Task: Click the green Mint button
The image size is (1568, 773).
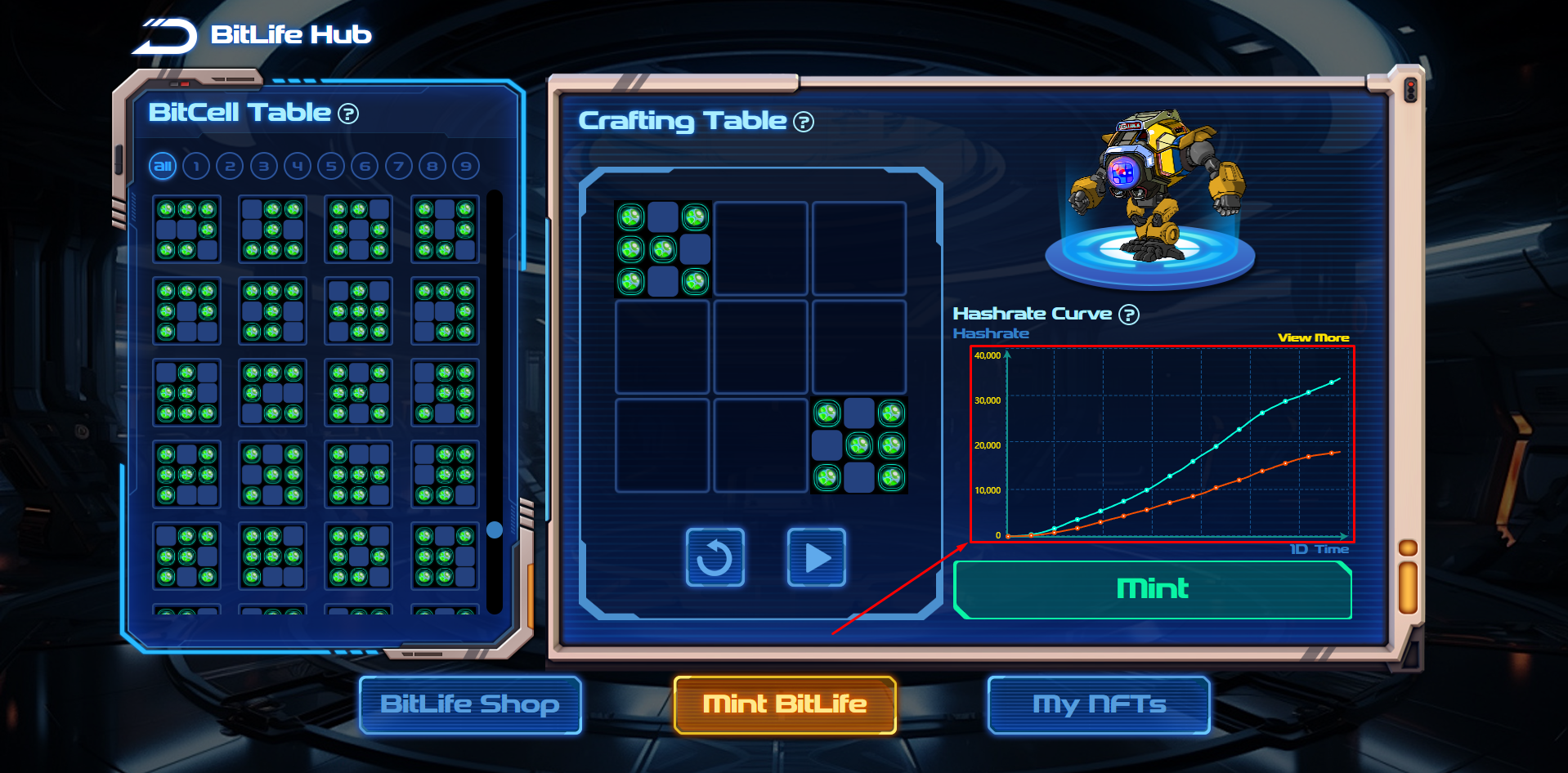Action: coord(1152,589)
